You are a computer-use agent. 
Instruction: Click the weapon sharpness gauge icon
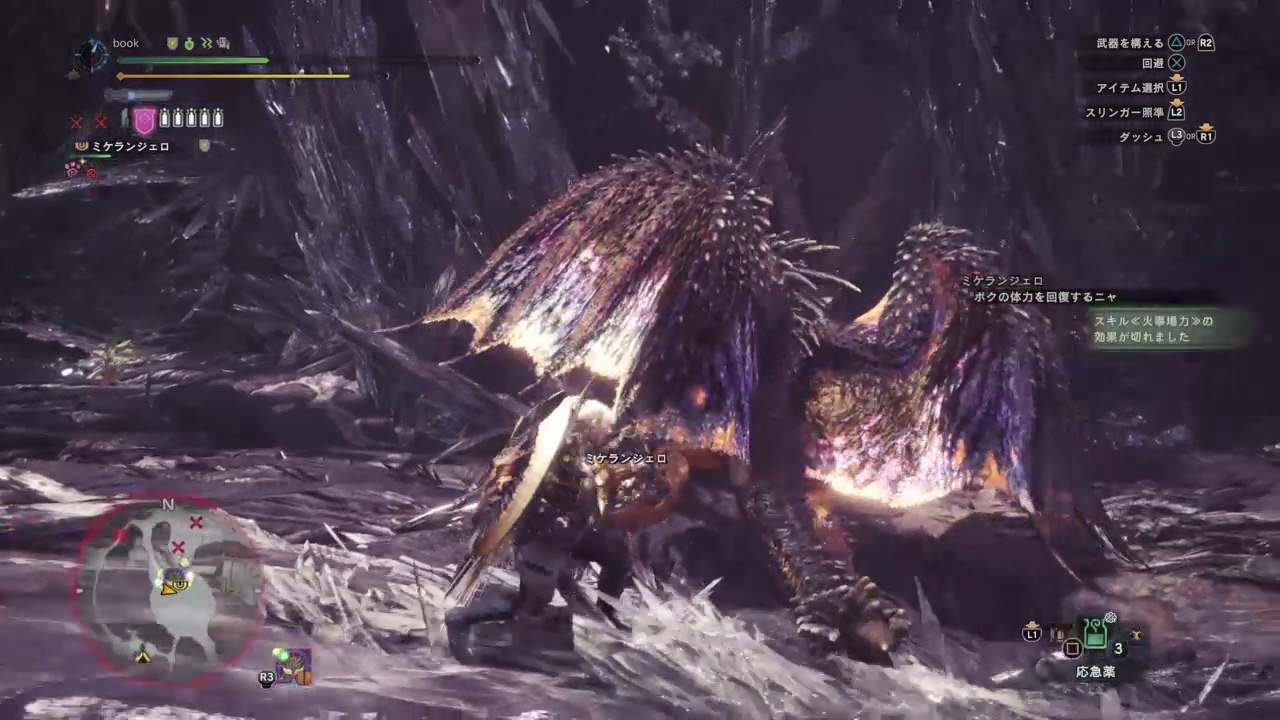[x=138, y=94]
